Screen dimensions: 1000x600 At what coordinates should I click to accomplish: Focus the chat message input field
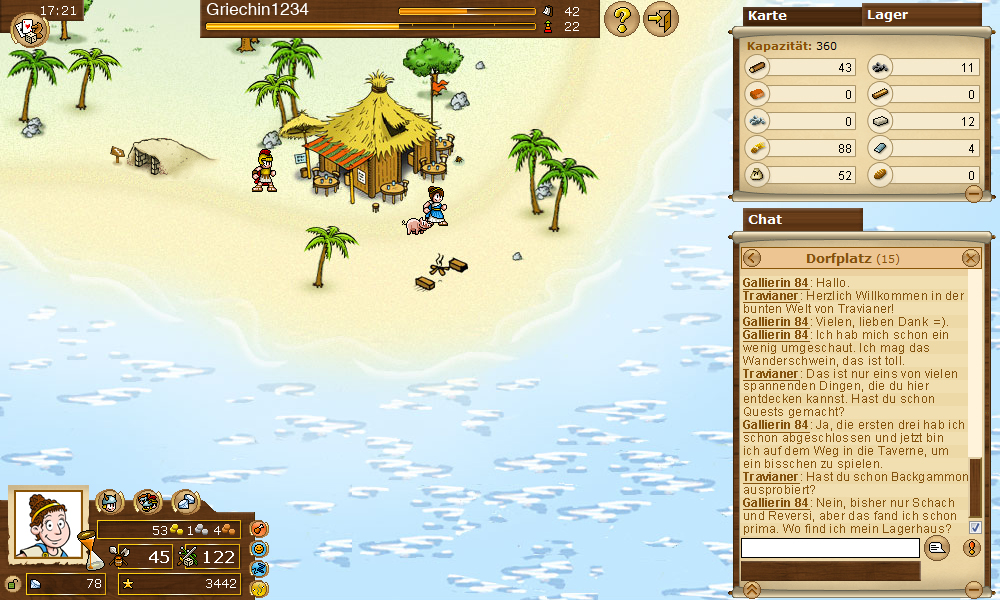(829, 547)
